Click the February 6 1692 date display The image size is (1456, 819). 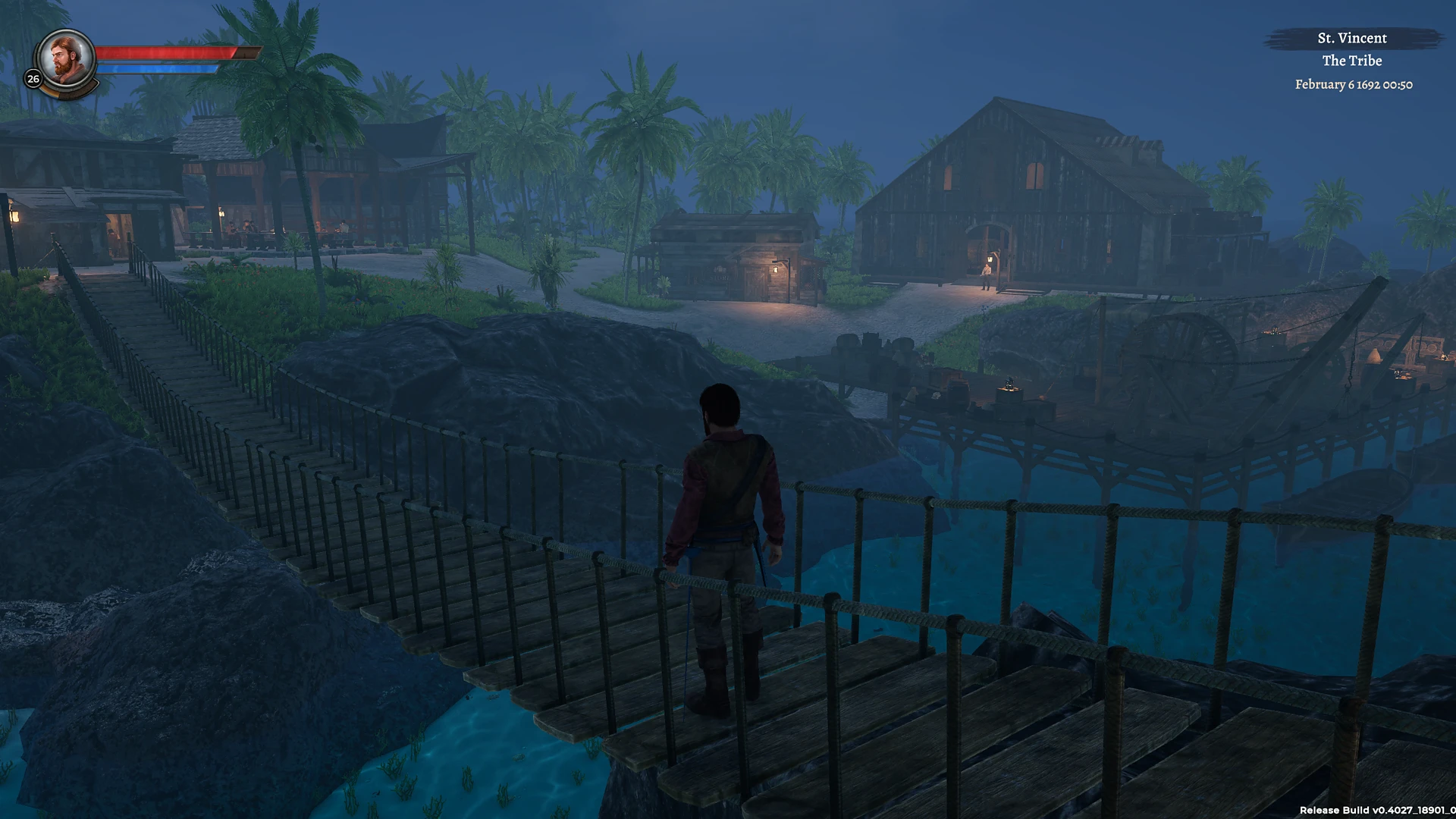(1352, 85)
